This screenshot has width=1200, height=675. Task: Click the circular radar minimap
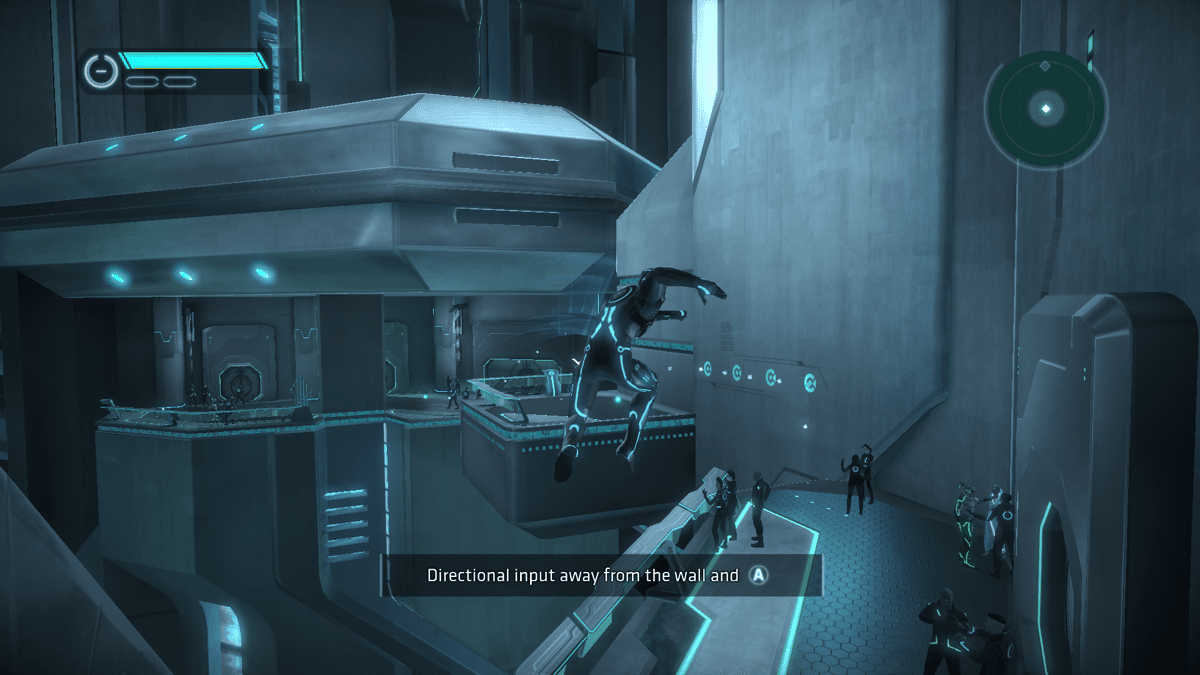click(x=1046, y=107)
